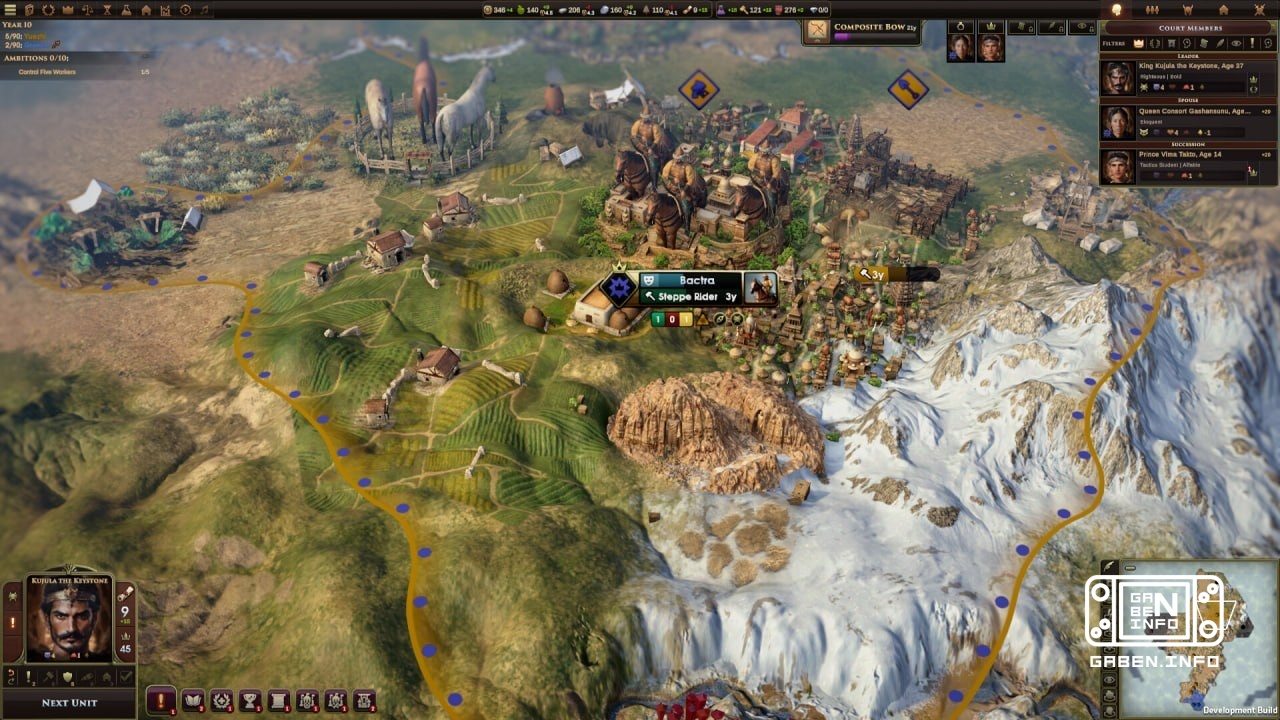This screenshot has height=720, width=1280.
Task: Enable the exclamation filter in Court Members
Action: click(1252, 43)
